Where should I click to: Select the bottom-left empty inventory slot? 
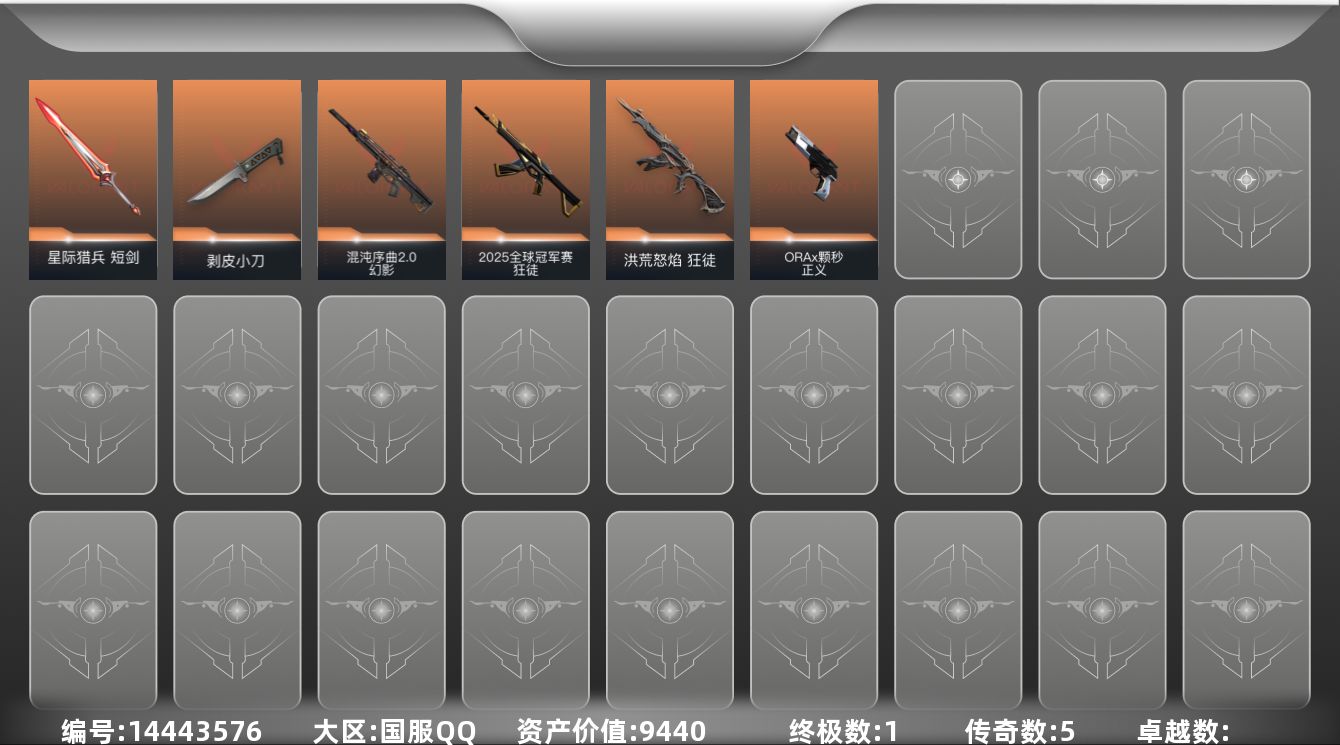pyautogui.click(x=93, y=610)
